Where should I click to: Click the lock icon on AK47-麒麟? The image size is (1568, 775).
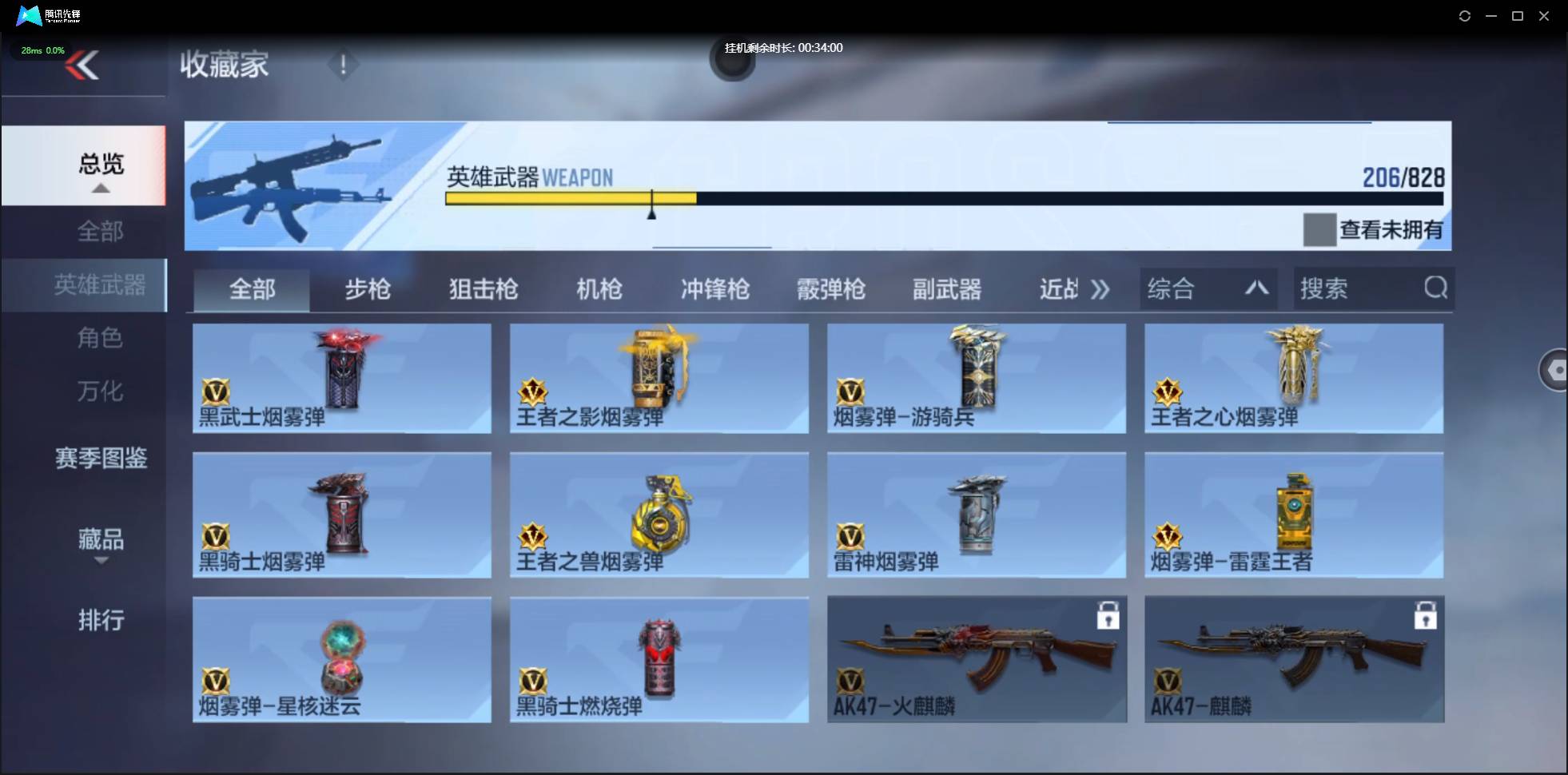(x=1427, y=616)
